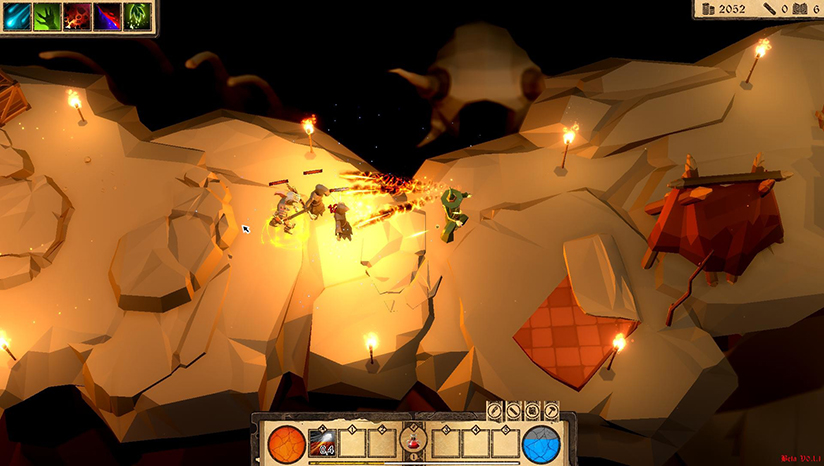Activate the fiery dash skill on cooldown
This screenshot has width=824, height=466.
[323, 441]
